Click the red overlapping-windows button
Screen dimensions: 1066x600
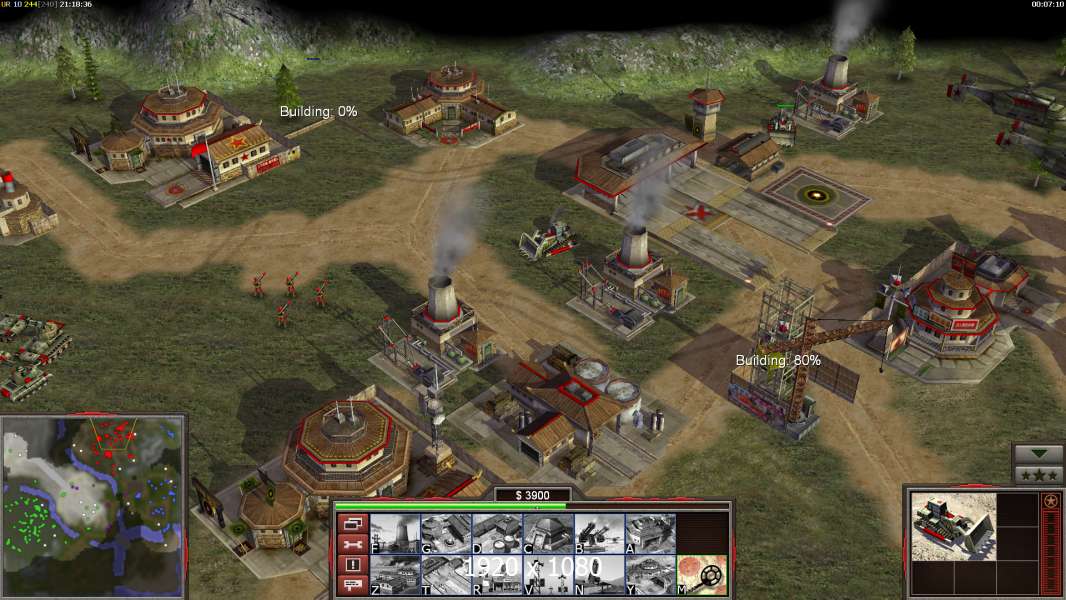[352, 523]
